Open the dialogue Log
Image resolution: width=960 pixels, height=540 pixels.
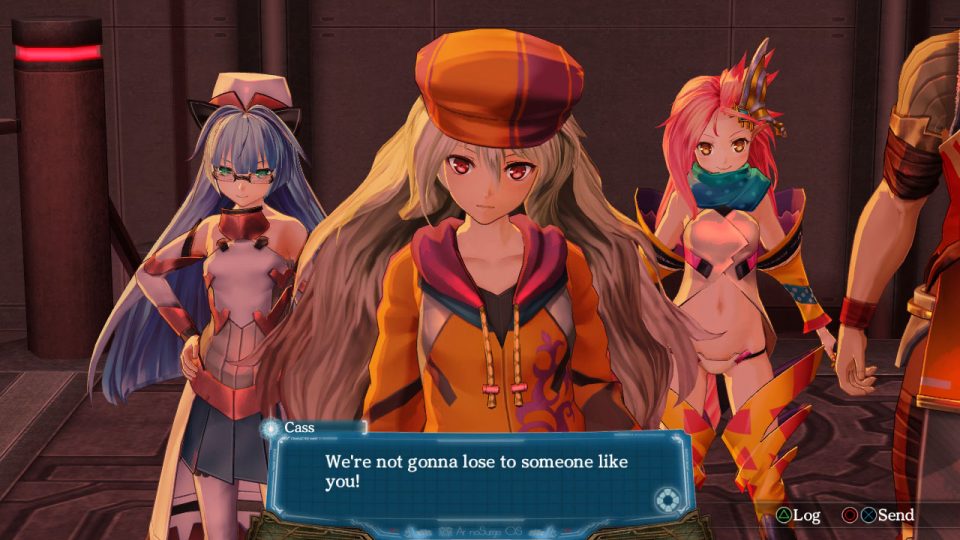pos(798,516)
